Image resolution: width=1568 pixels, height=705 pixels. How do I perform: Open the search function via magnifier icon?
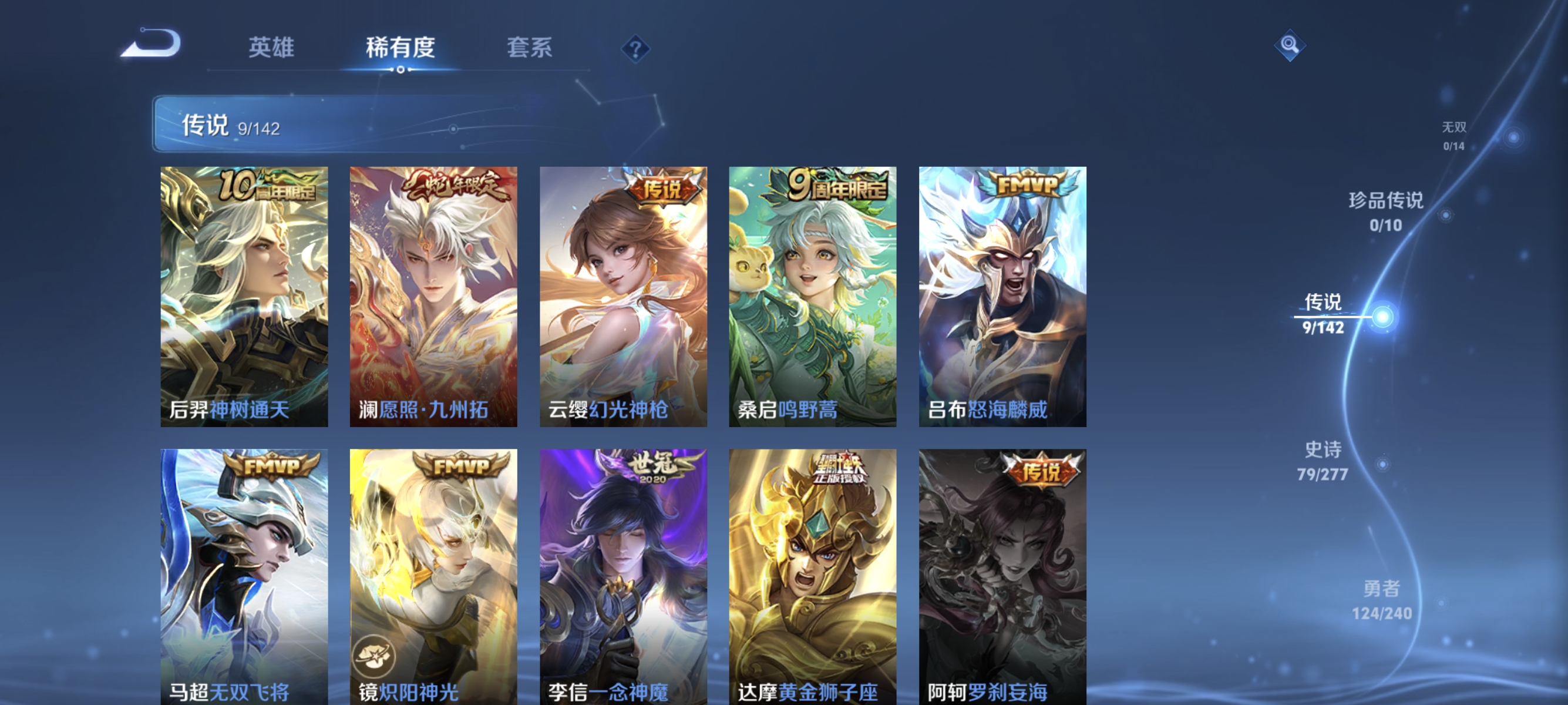tap(1290, 45)
